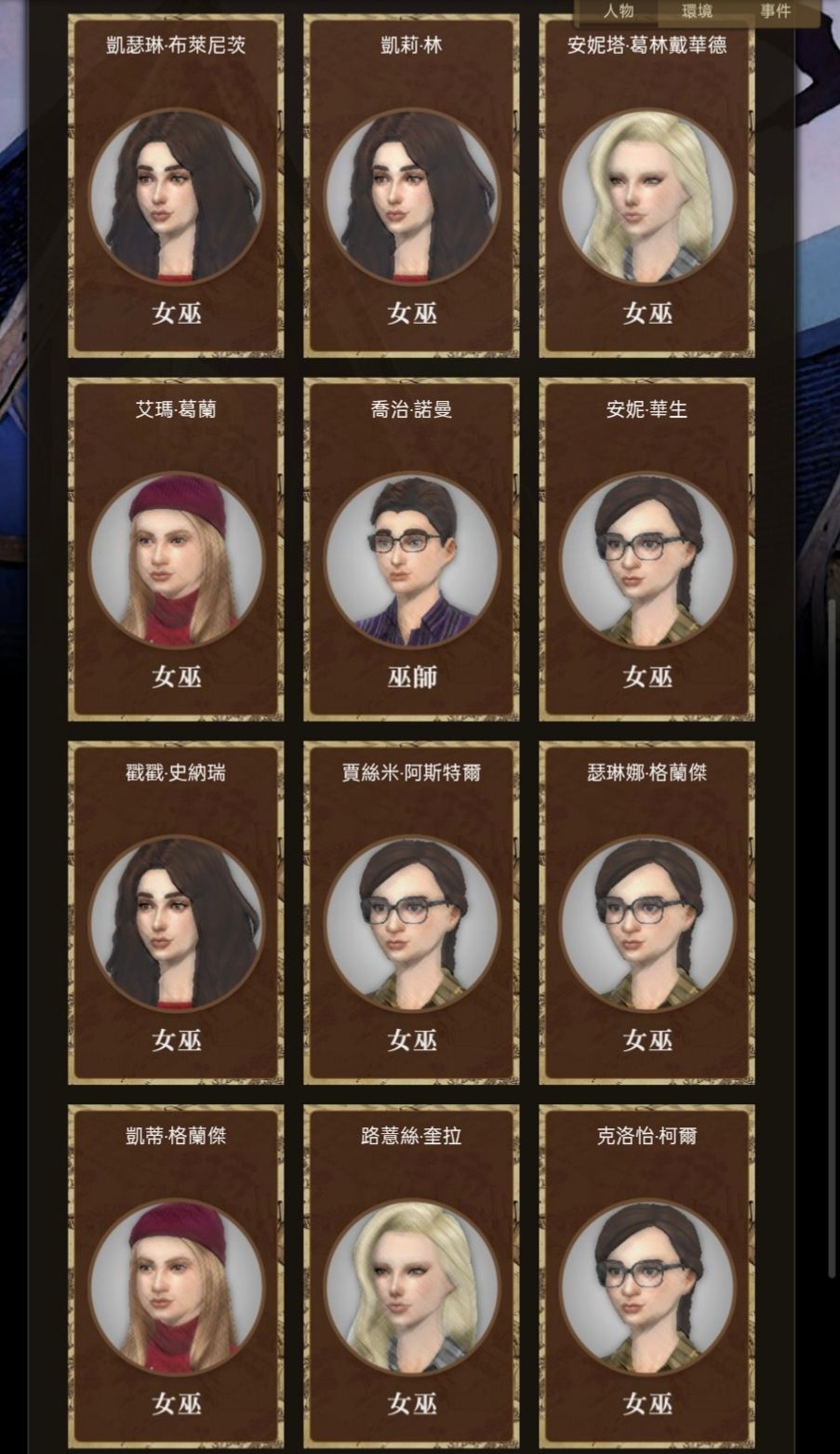Click the 安妮·華生 character card

(647, 549)
